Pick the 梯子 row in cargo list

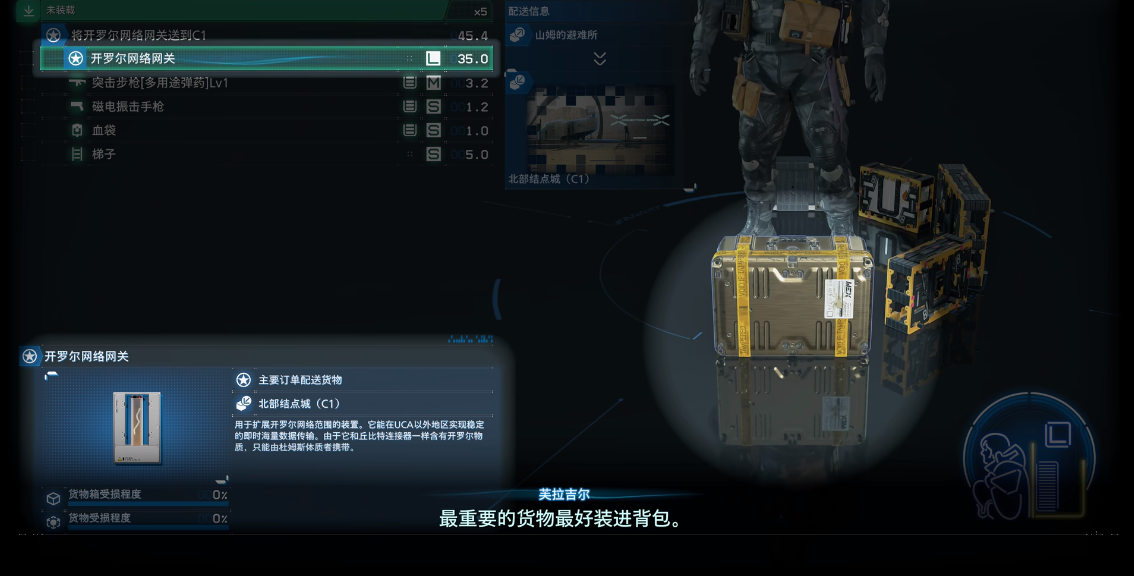(265, 155)
